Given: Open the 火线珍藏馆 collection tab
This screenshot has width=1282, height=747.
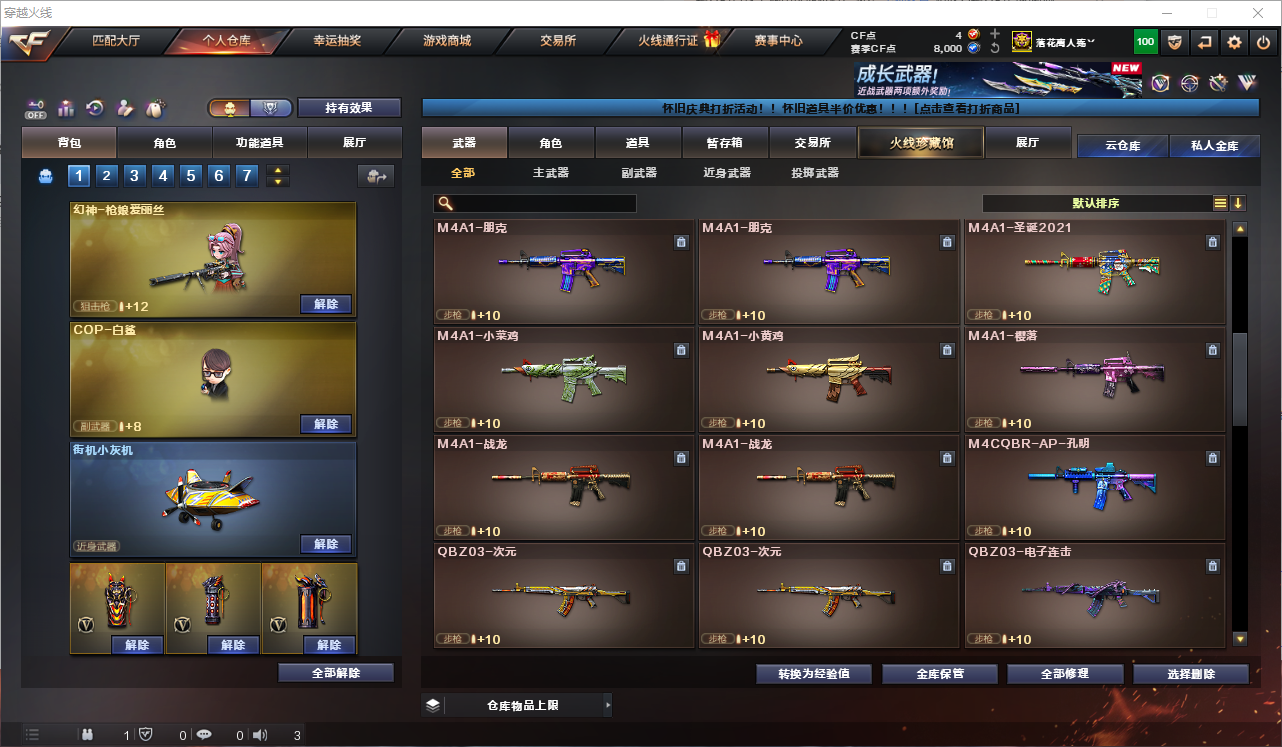Looking at the screenshot, I should [x=921, y=143].
